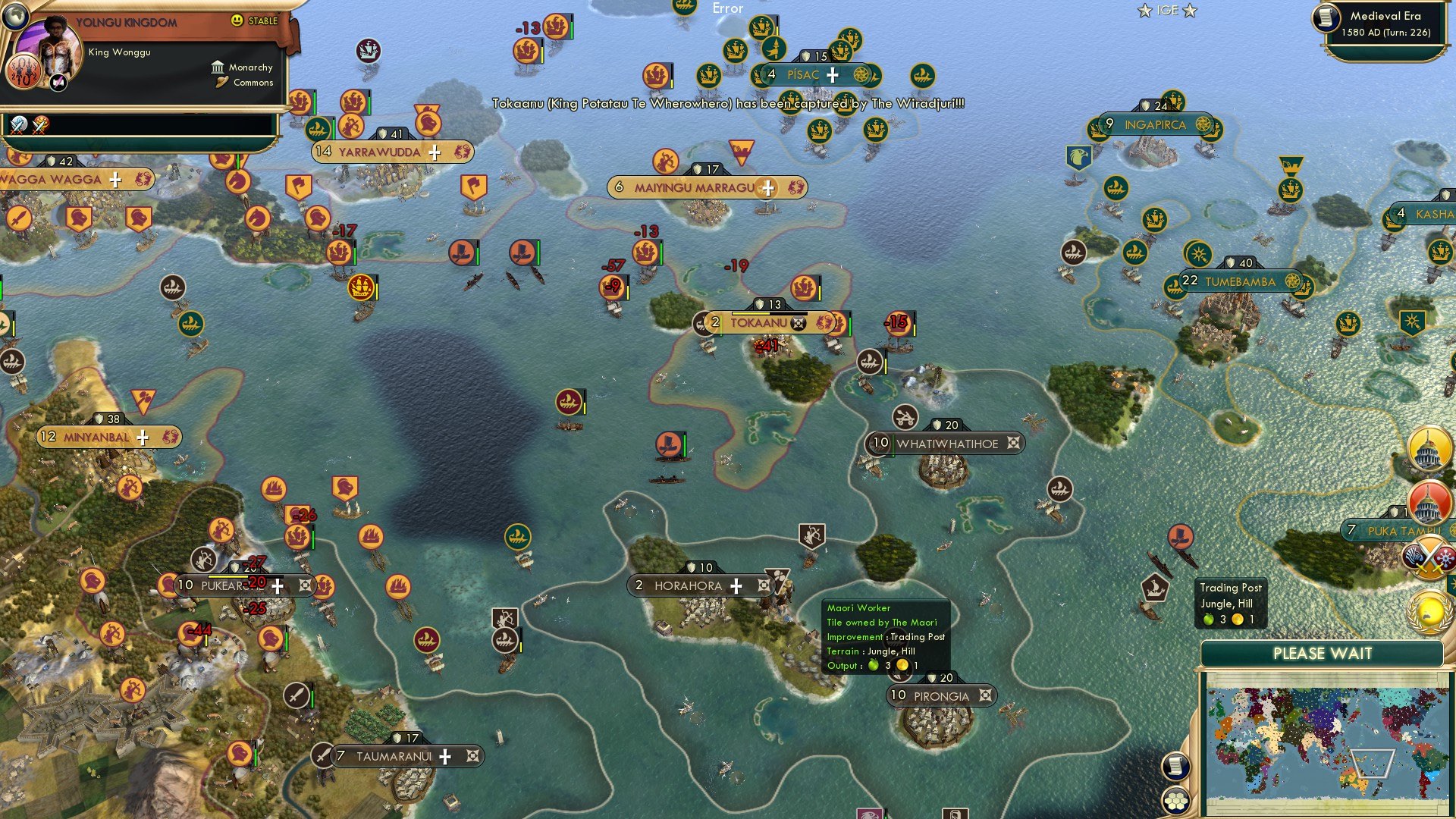Click the Monarchy government icon
The image size is (1456, 819).
click(217, 67)
